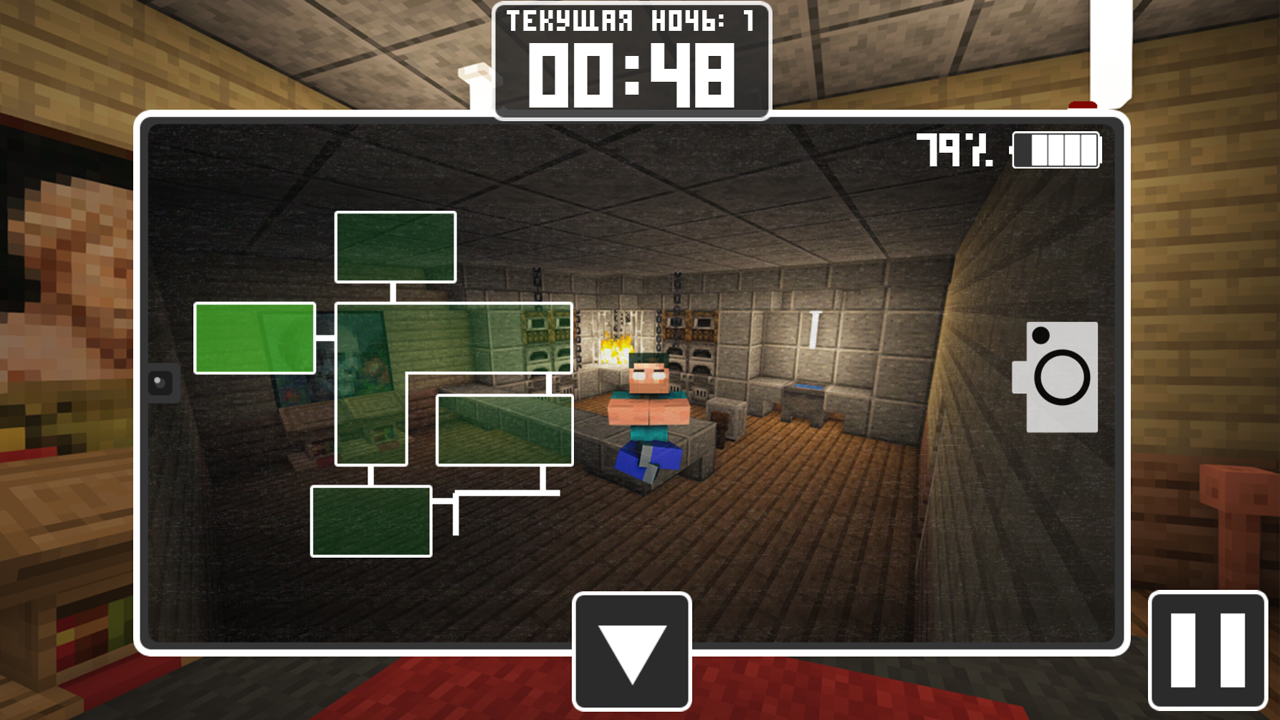1280x720 pixels.
Task: Select the 00:48 night timer display
Action: (631, 72)
